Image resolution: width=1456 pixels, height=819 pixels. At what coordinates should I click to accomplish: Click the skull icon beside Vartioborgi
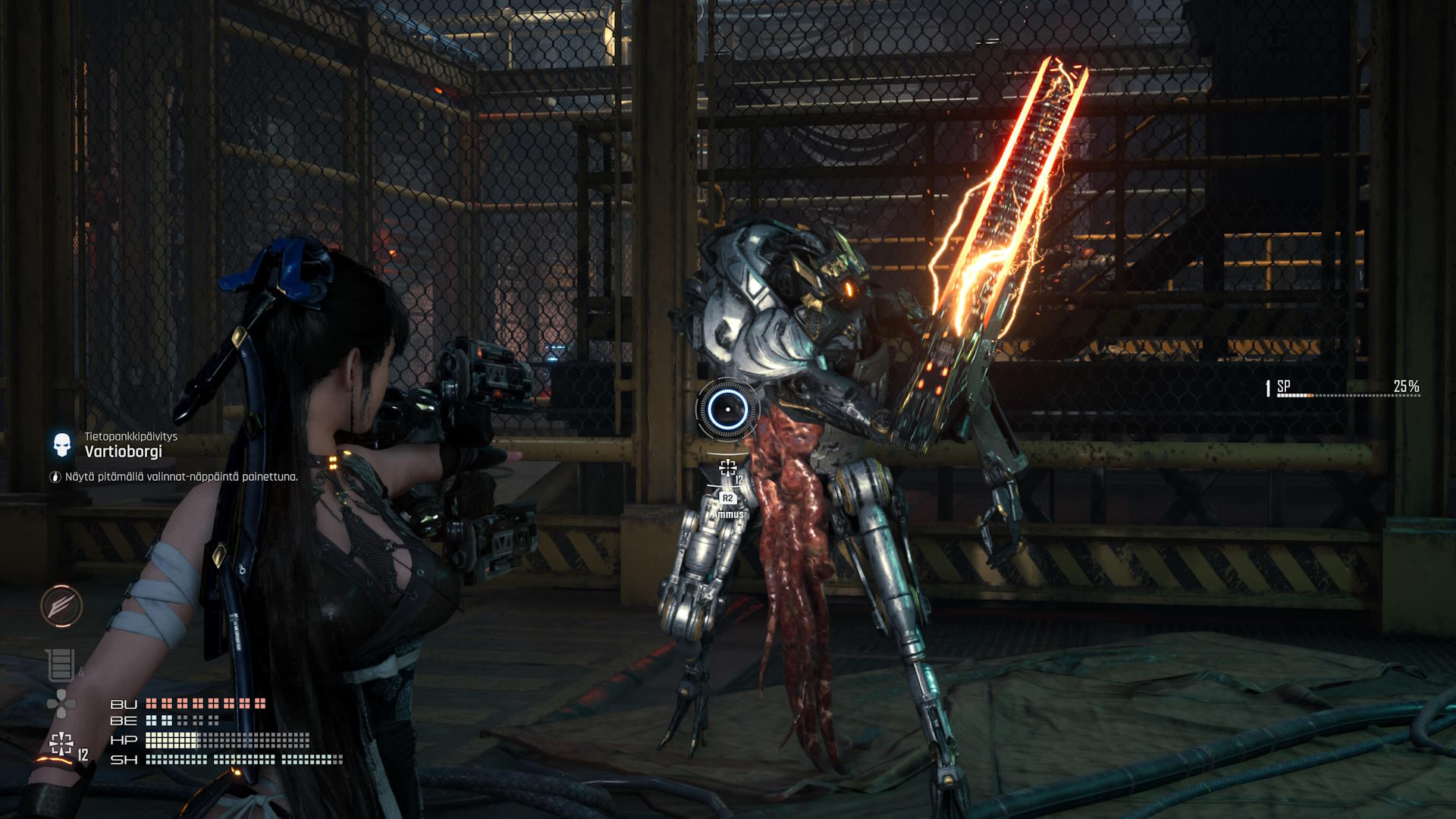[62, 444]
